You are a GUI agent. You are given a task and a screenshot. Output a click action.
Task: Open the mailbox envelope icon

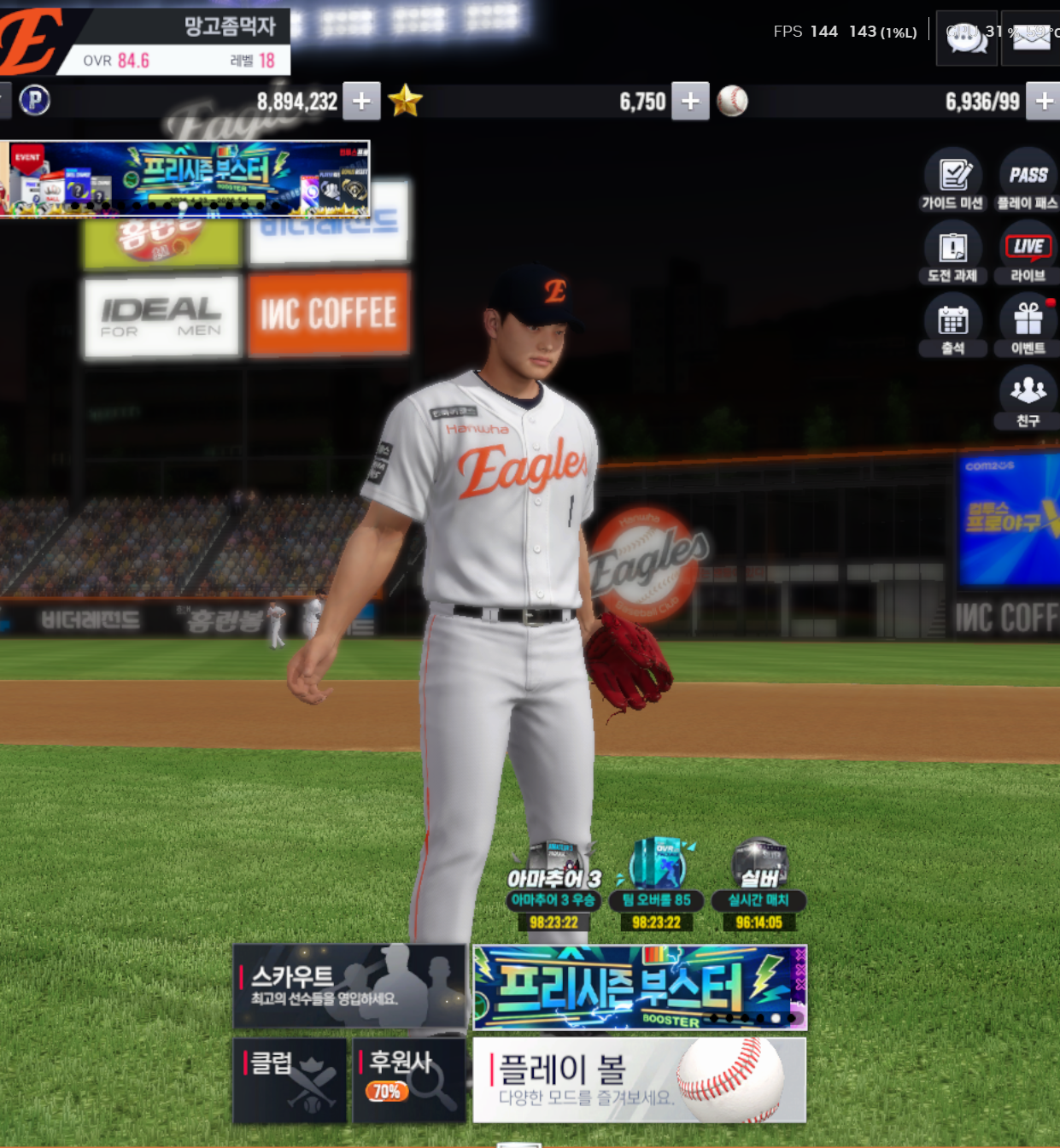pyautogui.click(x=1031, y=38)
